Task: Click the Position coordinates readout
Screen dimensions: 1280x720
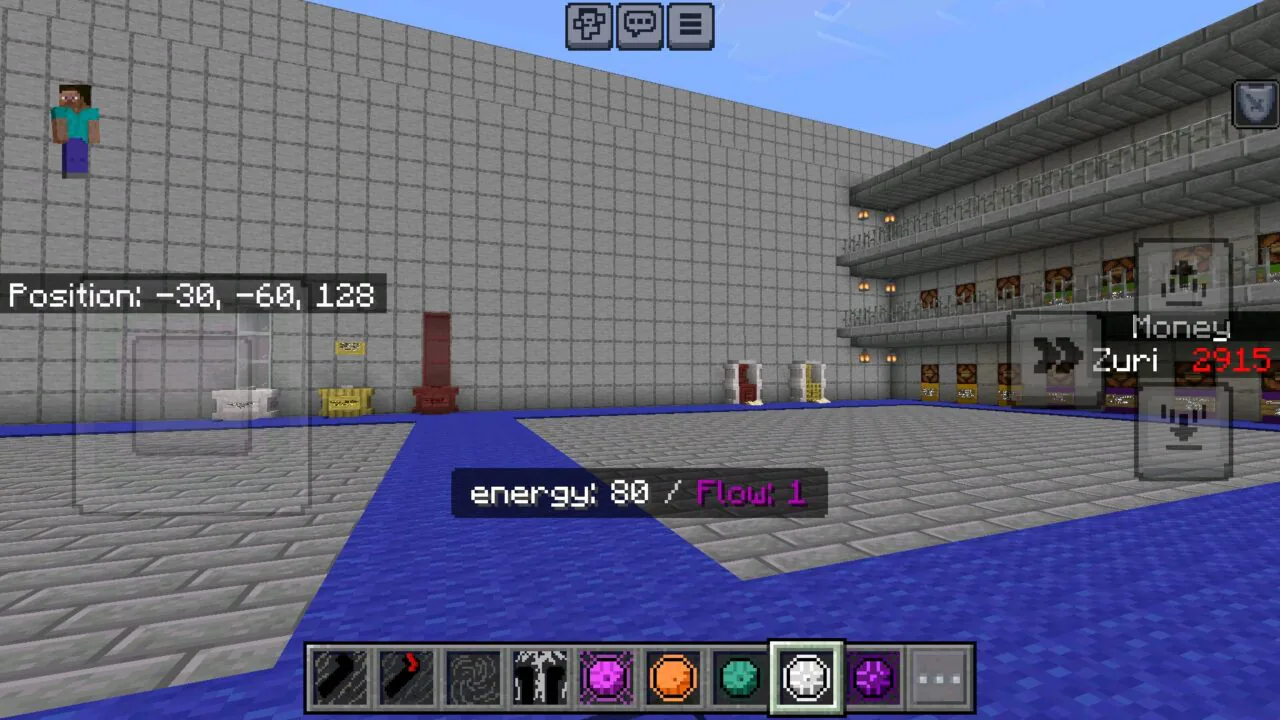Action: click(190, 294)
